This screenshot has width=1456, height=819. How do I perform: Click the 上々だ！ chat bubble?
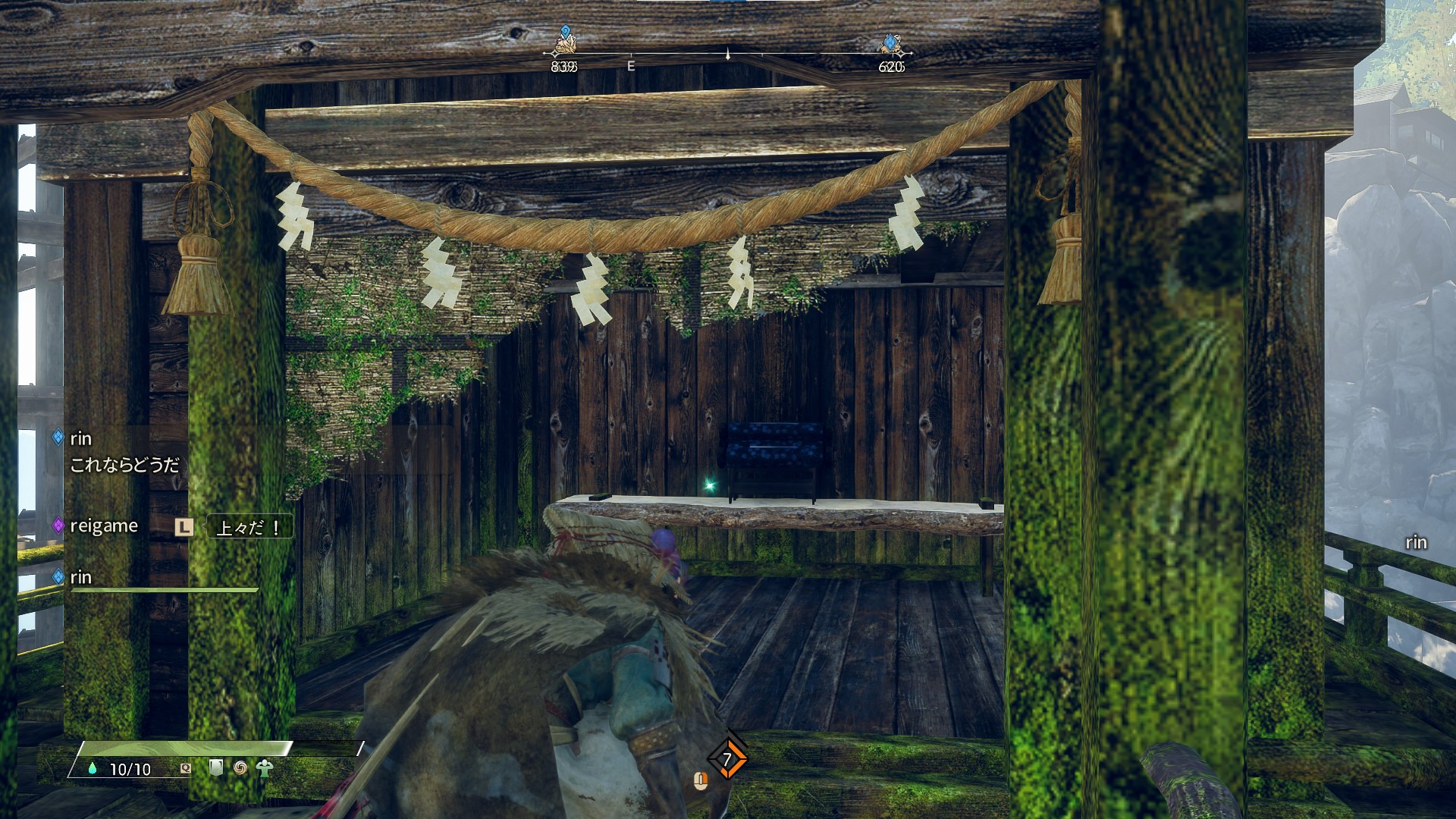click(249, 527)
